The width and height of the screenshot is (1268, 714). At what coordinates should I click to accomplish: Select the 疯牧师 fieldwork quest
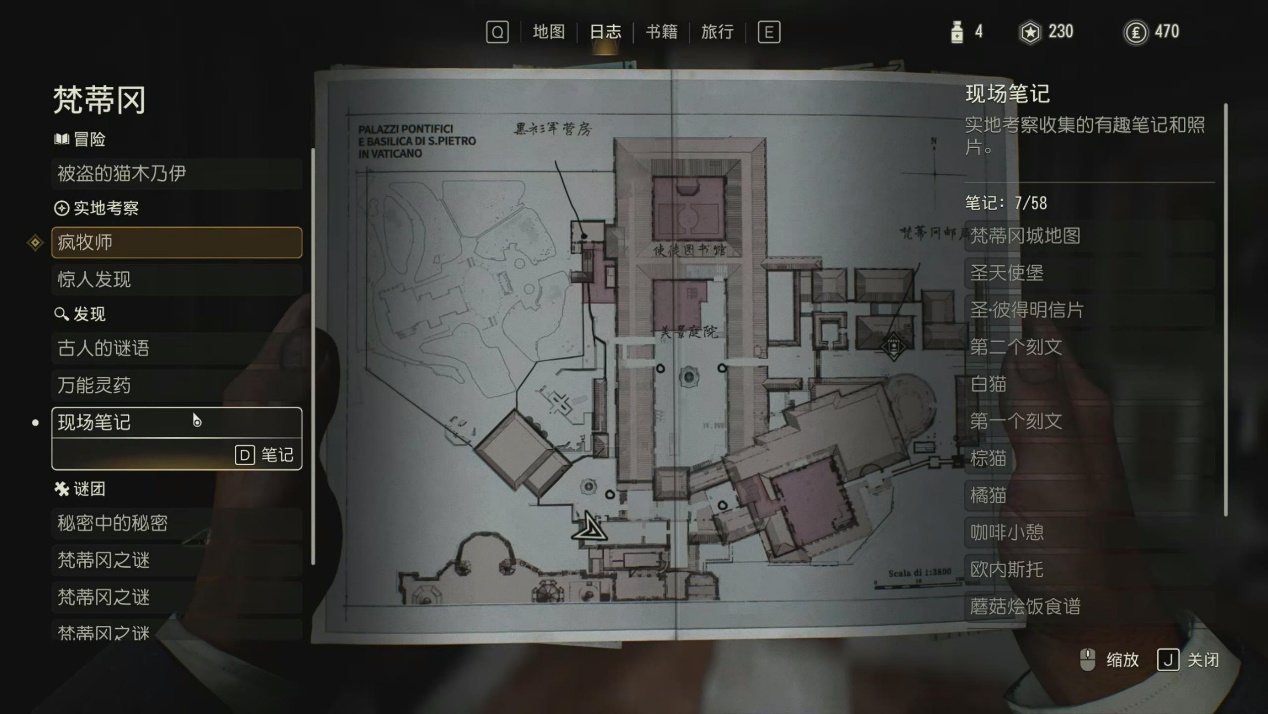(176, 243)
